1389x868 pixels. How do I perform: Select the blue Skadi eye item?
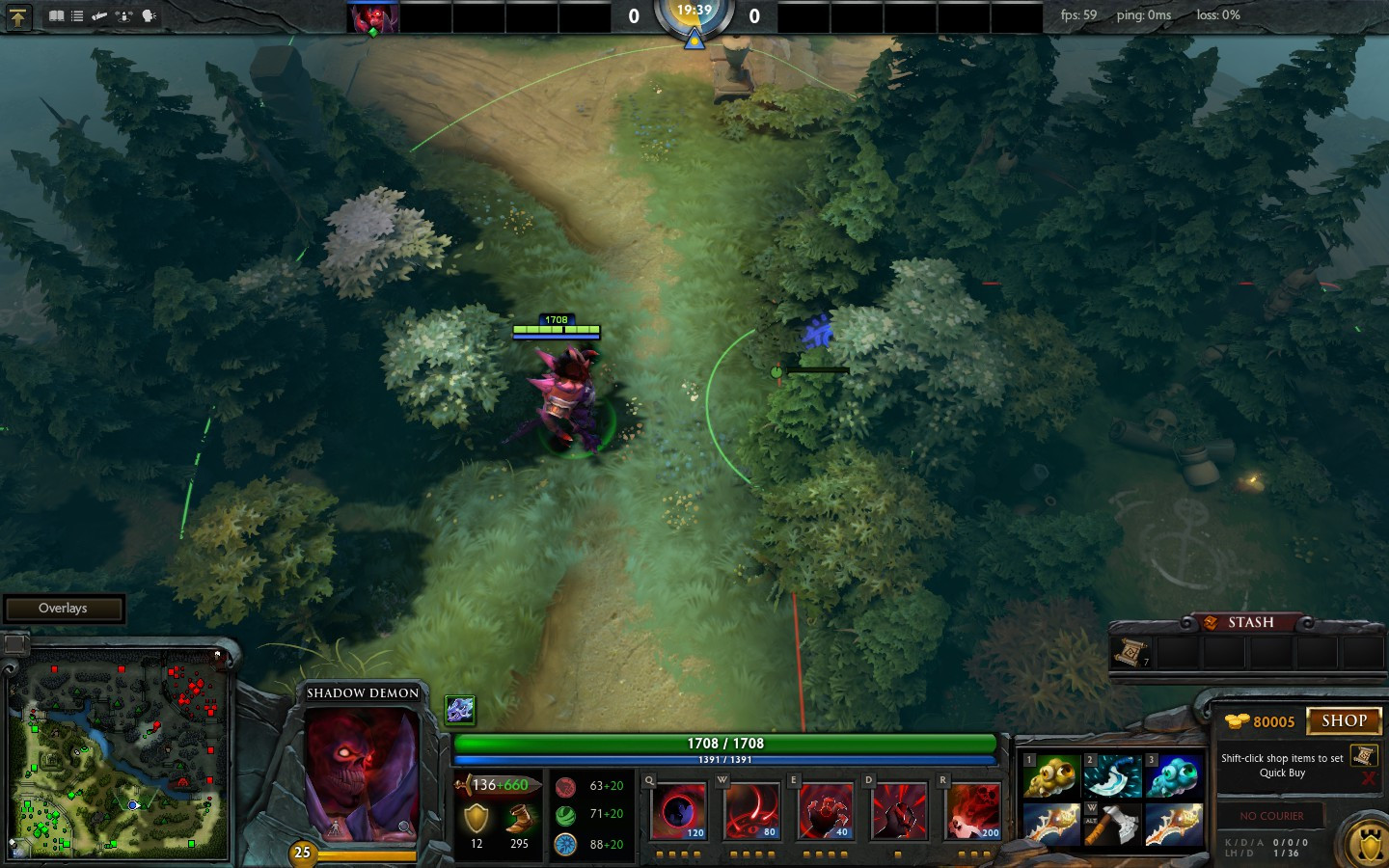click(1174, 776)
